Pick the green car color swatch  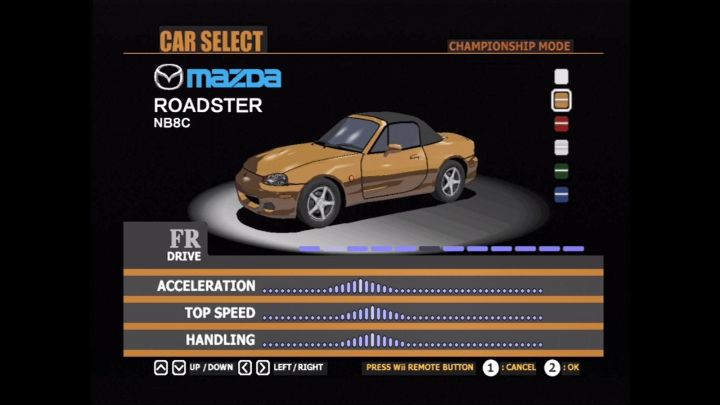coord(562,171)
